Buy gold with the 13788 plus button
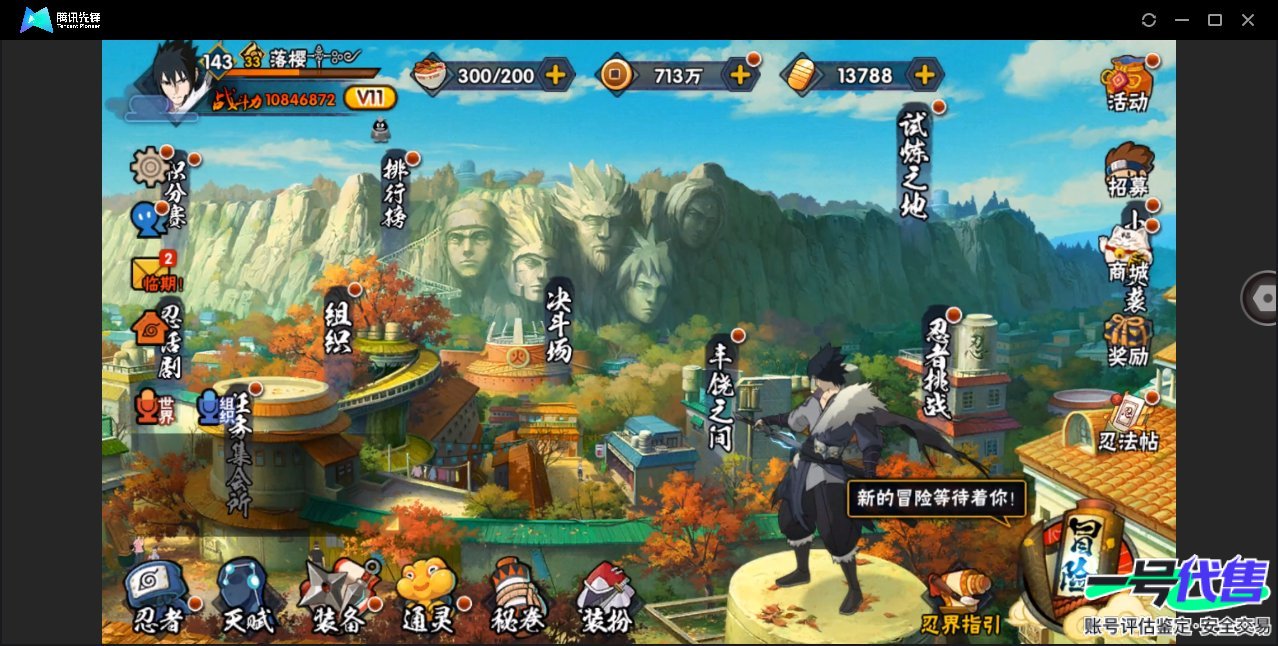The image size is (1278, 646). click(x=925, y=74)
